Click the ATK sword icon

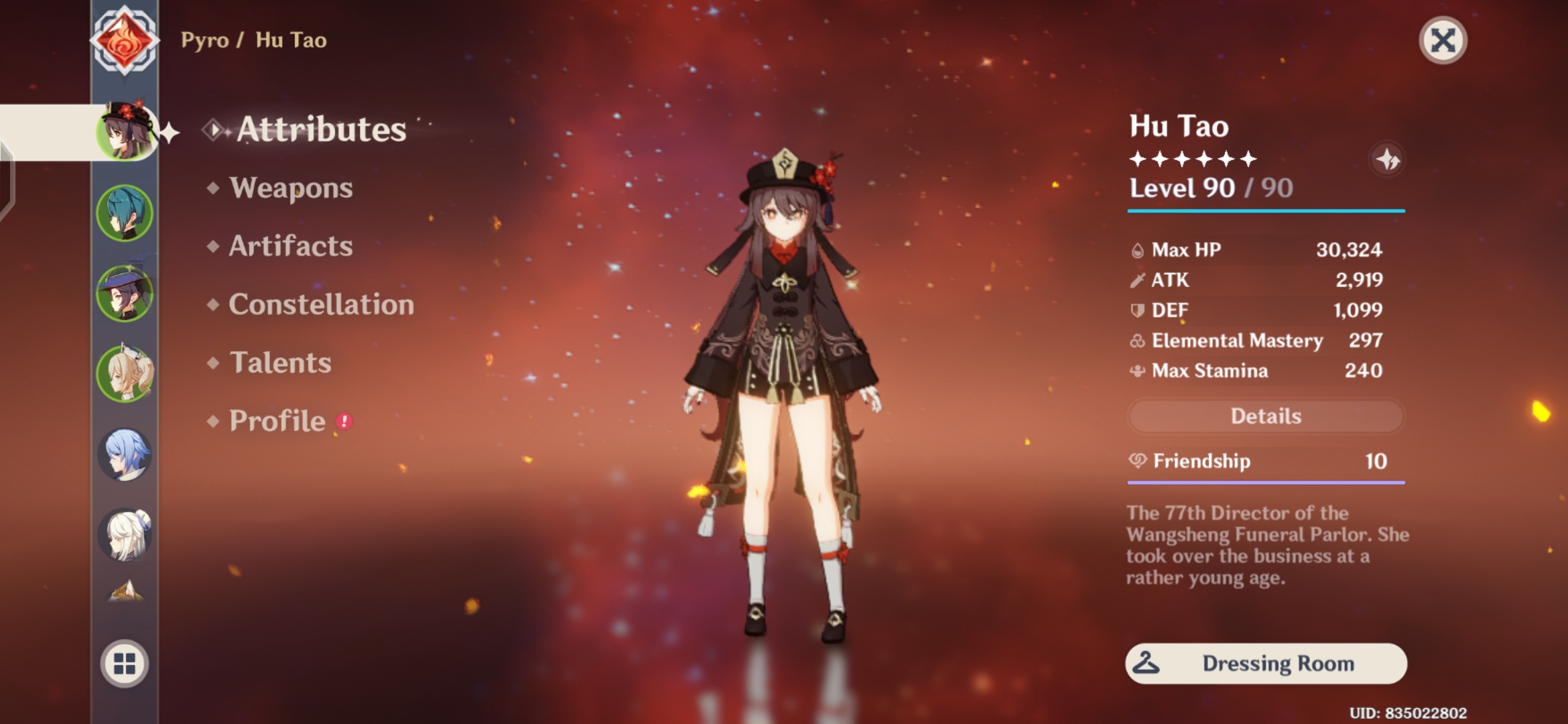point(1138,280)
